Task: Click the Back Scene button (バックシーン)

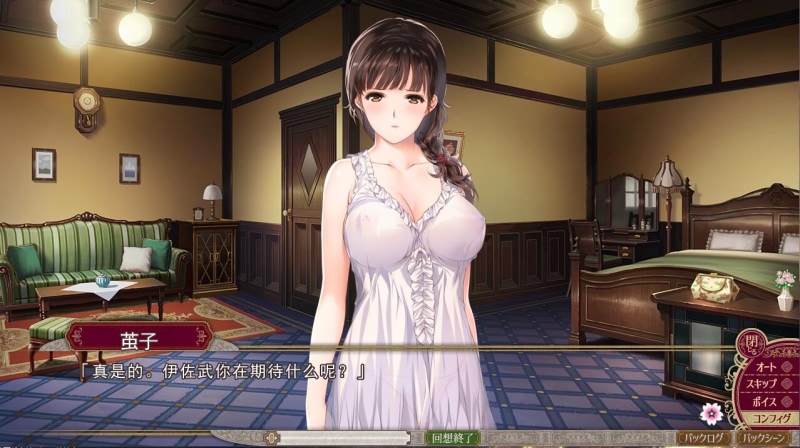Action: point(767,438)
